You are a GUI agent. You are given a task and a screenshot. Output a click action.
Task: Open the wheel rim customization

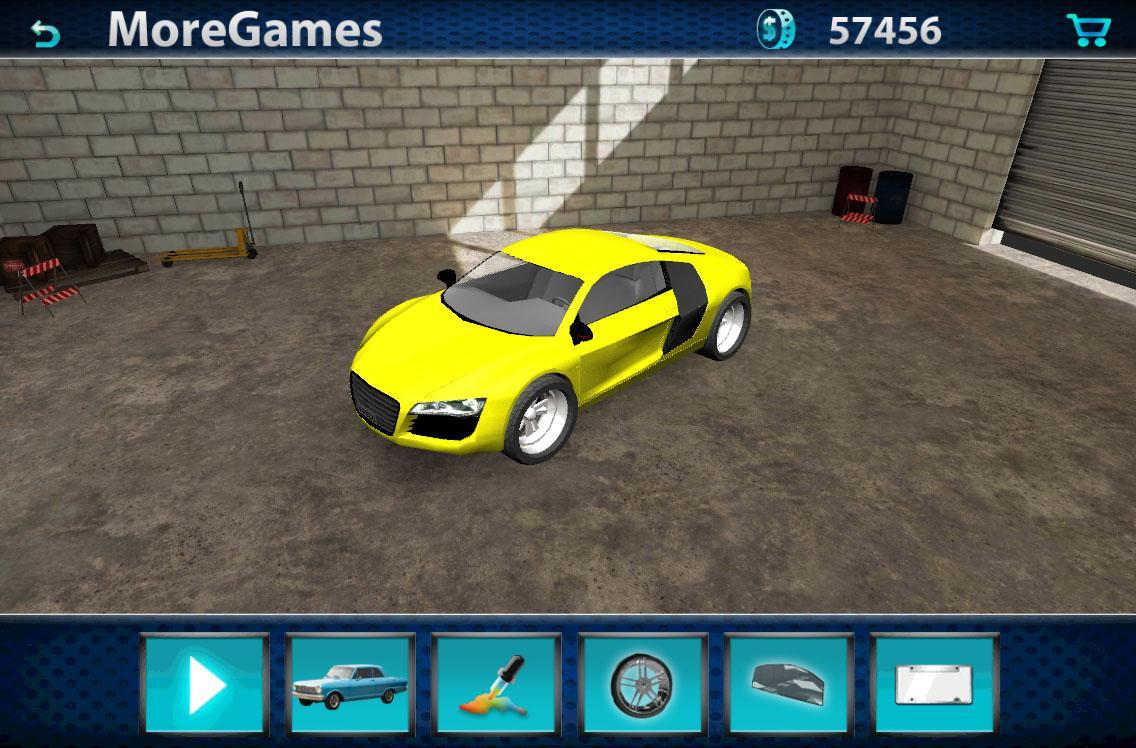(x=643, y=686)
